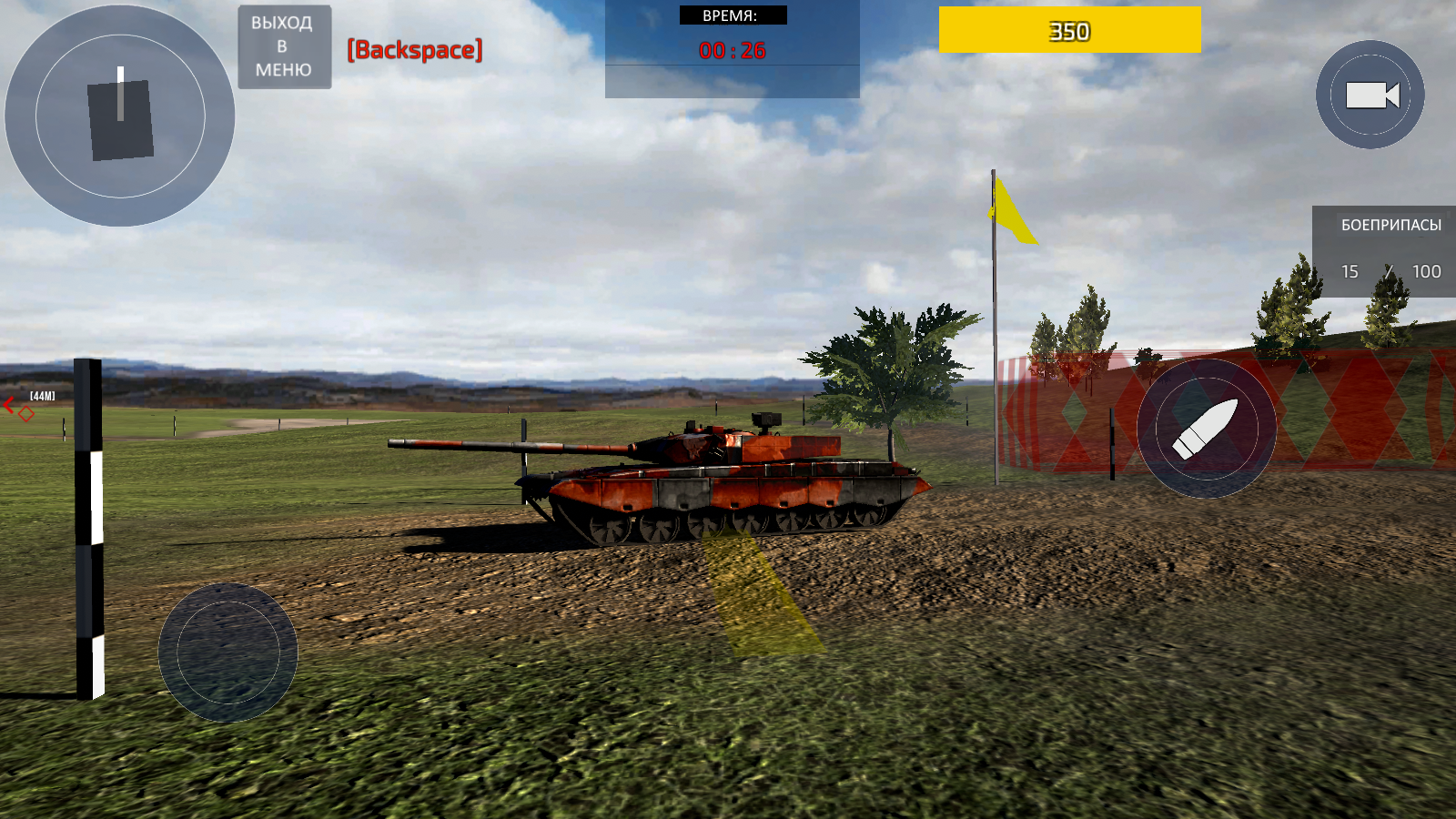Tap the yellow 350 score progress bar
1456x819 pixels.
1069,30
